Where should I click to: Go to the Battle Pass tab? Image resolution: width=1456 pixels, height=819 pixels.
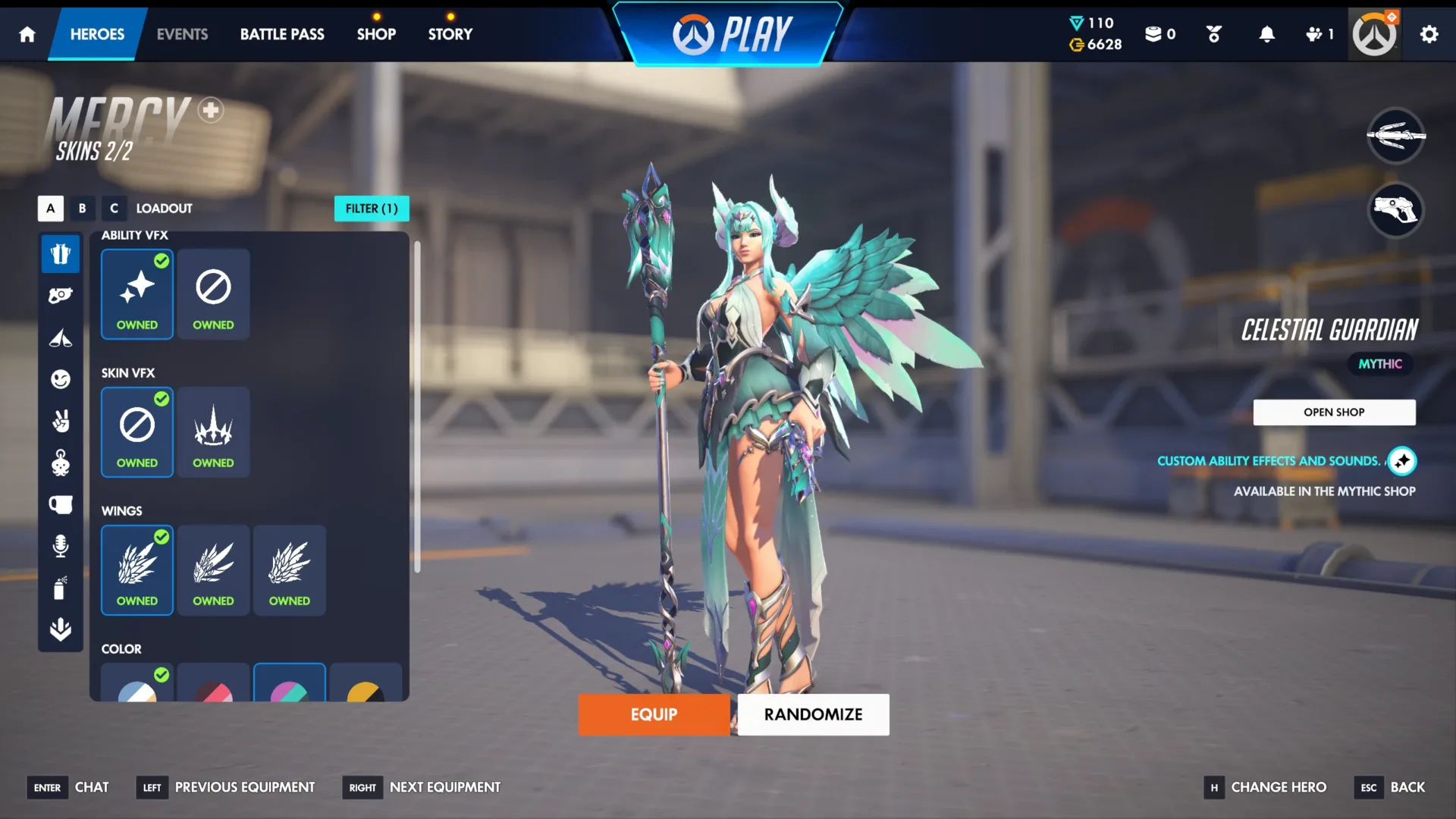282,33
